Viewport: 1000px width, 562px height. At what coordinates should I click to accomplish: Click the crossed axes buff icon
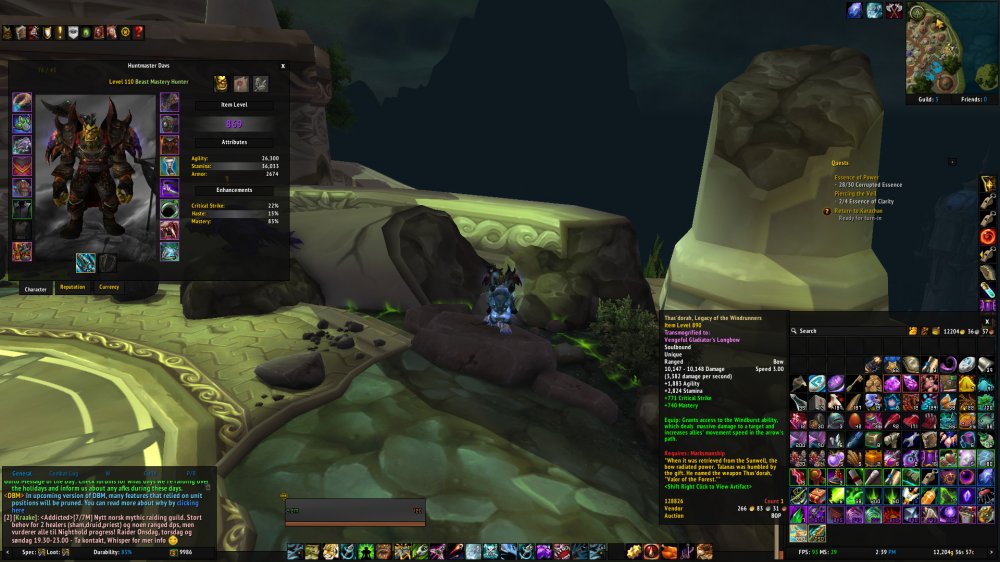tap(894, 11)
